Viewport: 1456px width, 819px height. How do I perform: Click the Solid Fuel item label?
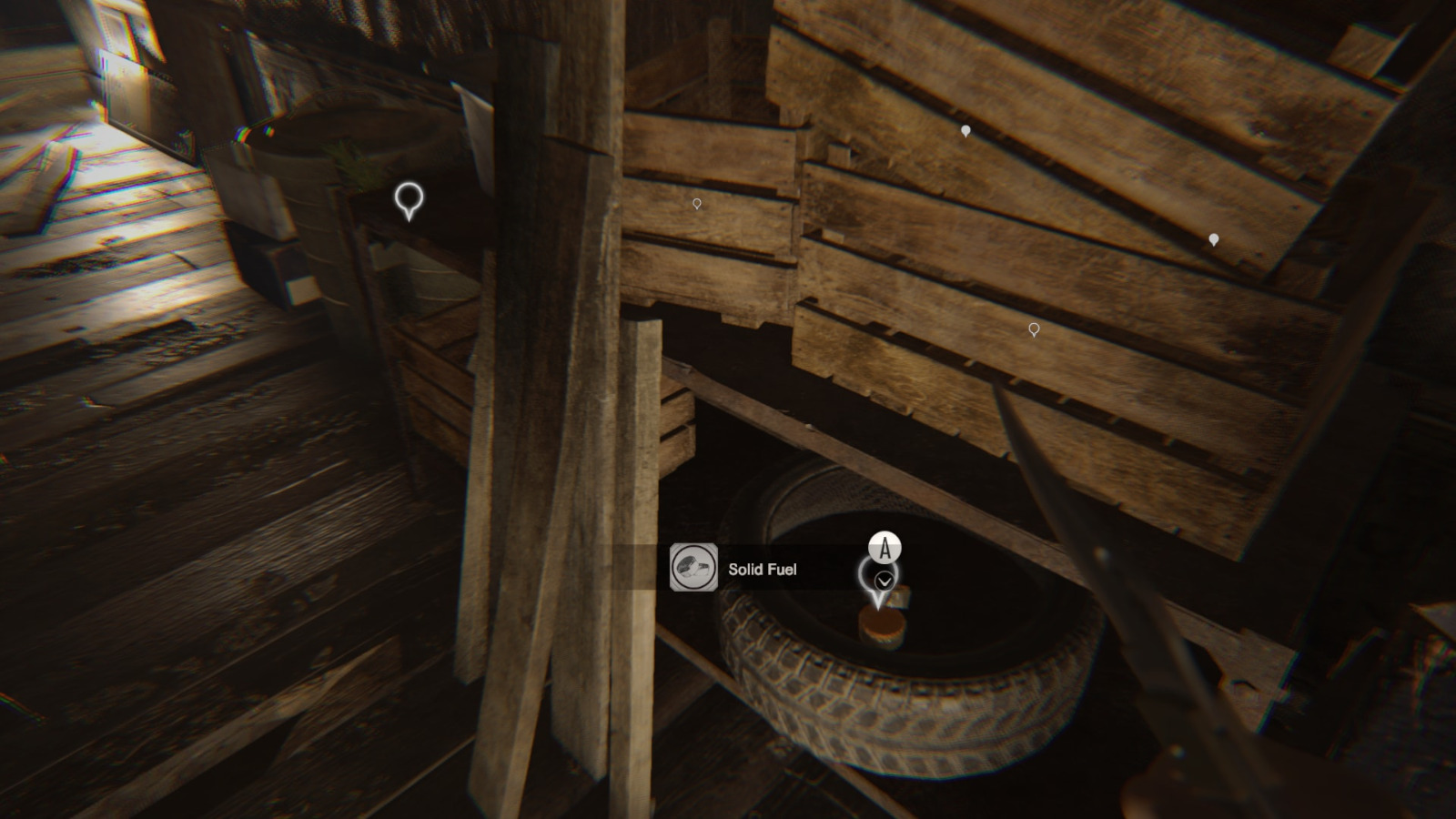763,570
